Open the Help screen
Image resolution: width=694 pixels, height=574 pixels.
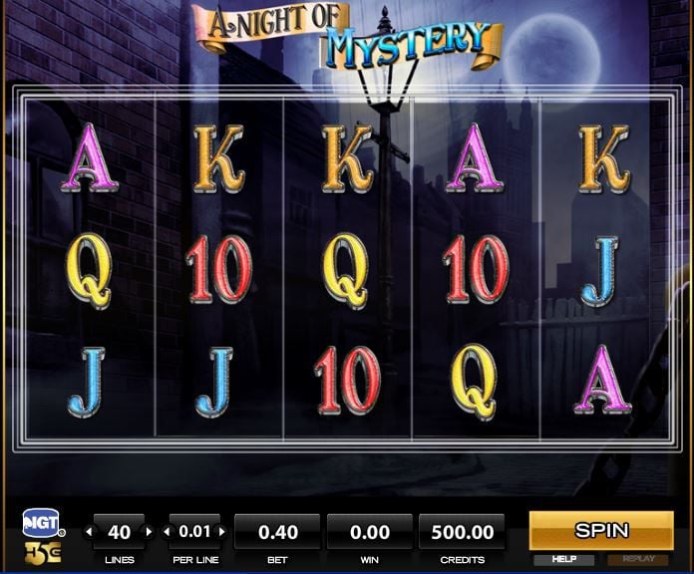[564, 560]
